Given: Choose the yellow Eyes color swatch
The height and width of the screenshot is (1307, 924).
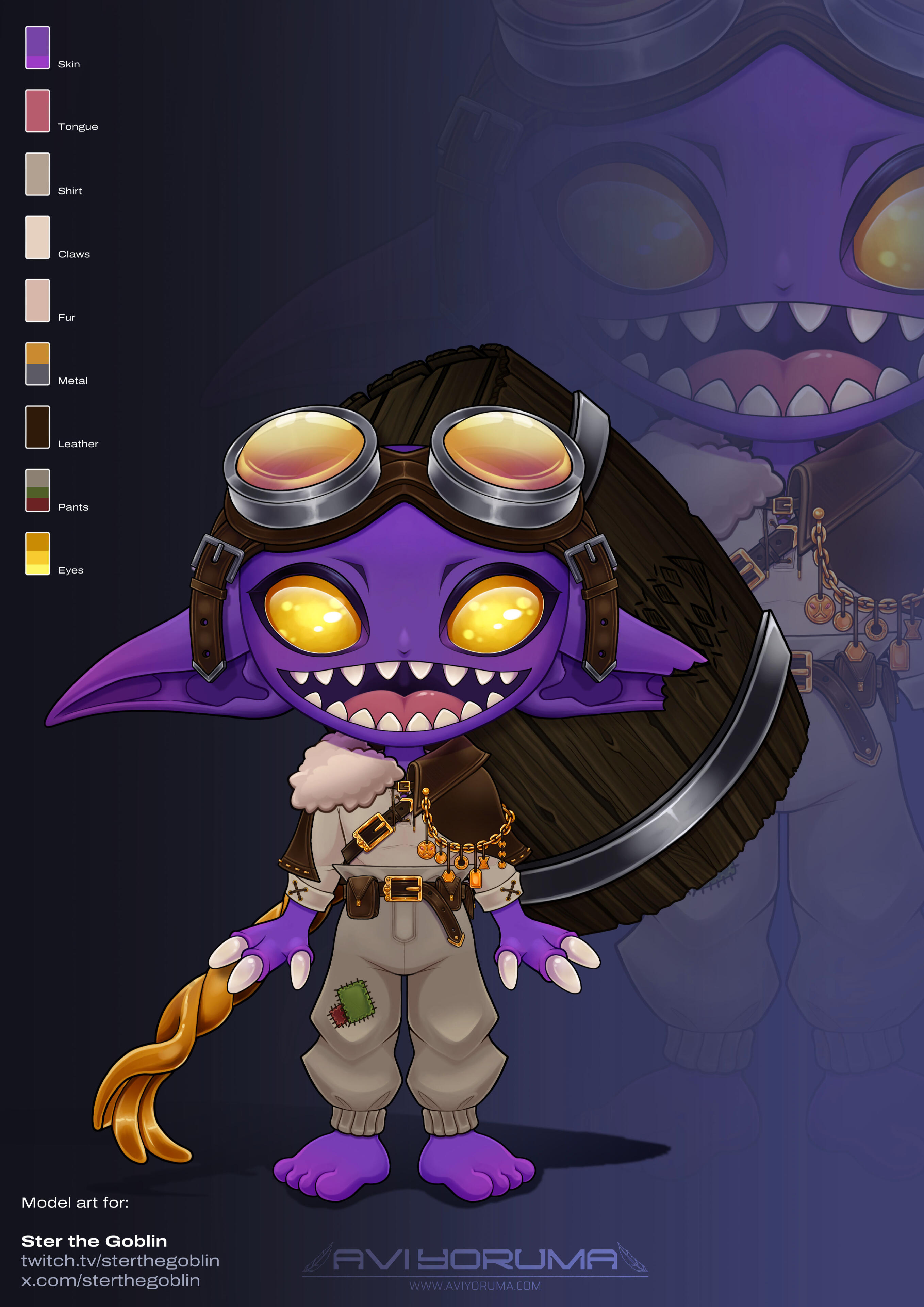Looking at the screenshot, I should (x=37, y=553).
